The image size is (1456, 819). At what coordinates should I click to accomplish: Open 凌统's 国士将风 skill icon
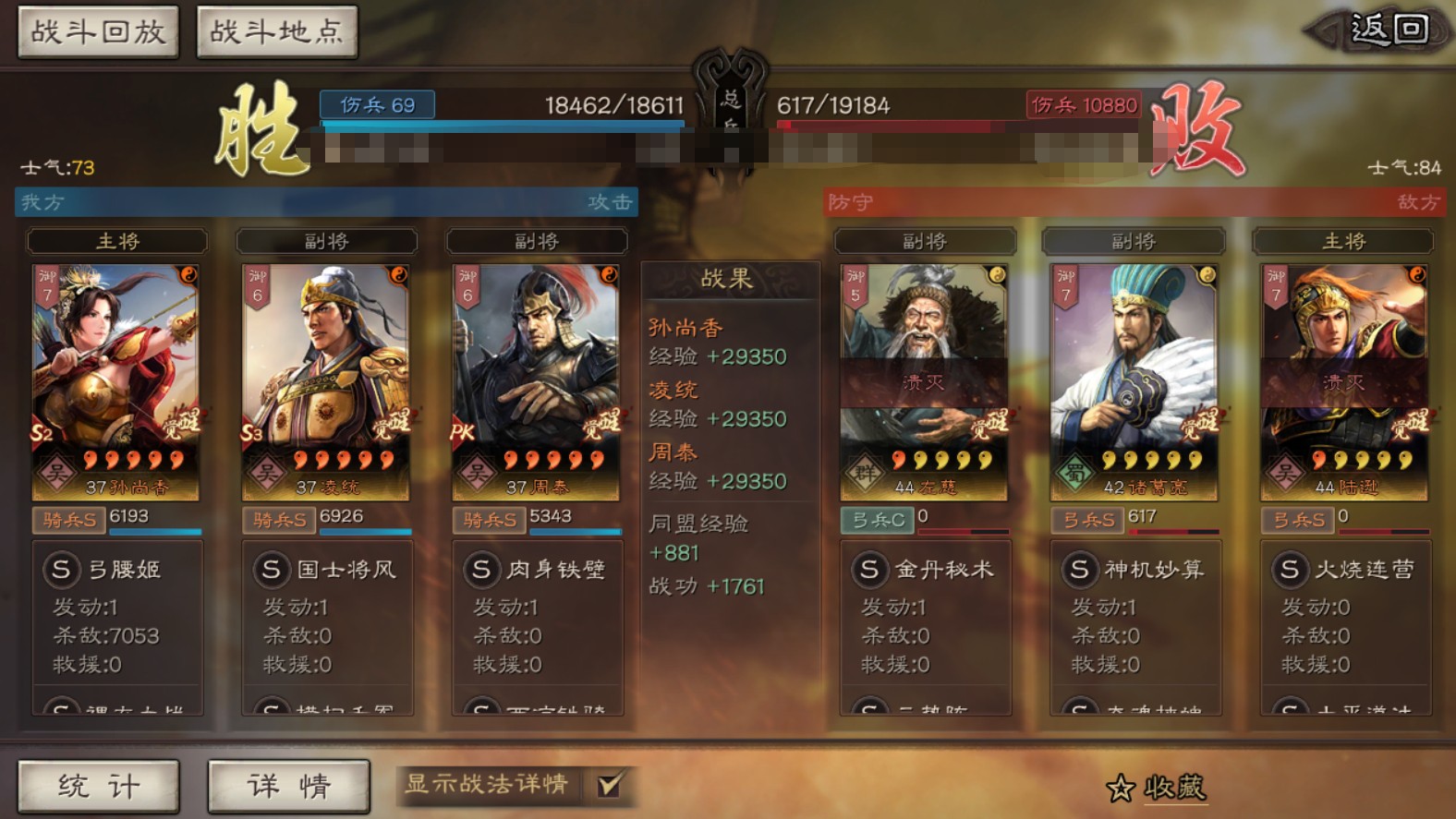tap(270, 570)
